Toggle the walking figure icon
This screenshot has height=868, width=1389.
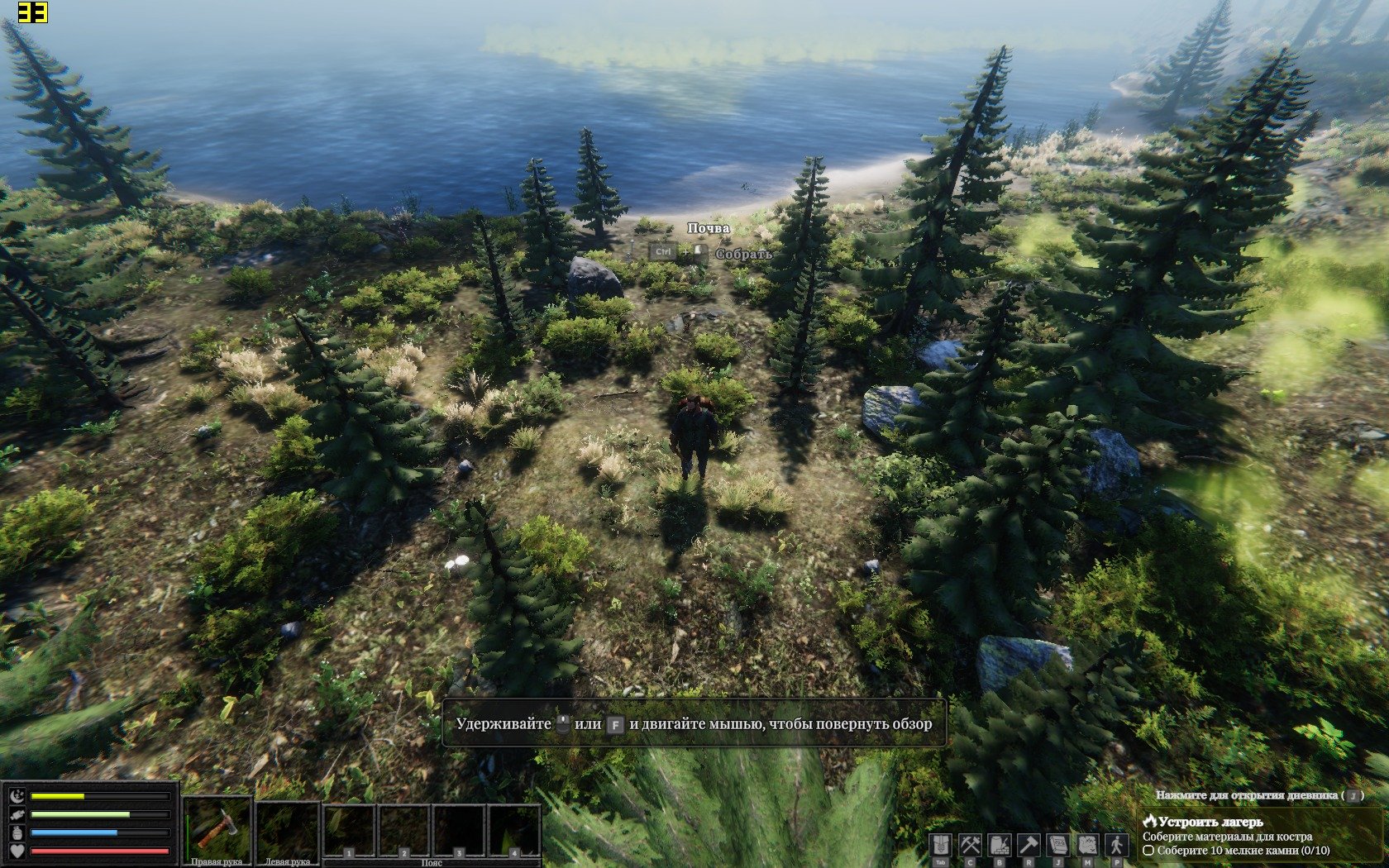(1117, 845)
